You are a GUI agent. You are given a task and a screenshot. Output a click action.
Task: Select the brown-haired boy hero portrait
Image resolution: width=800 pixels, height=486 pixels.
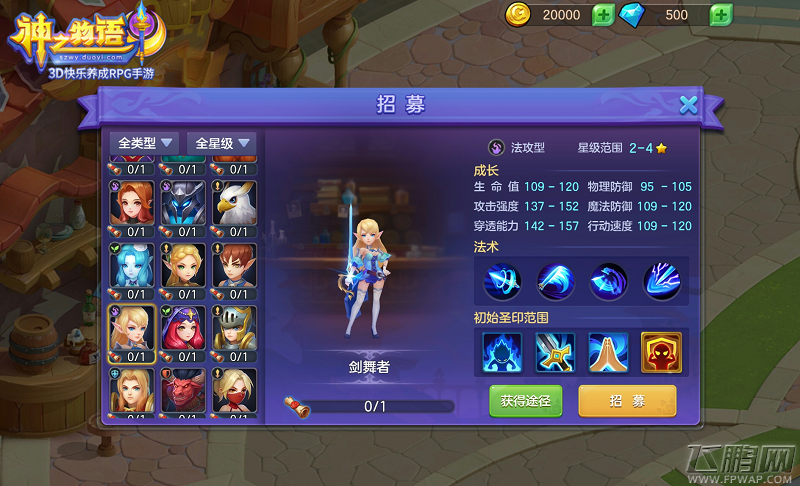pyautogui.click(x=235, y=265)
